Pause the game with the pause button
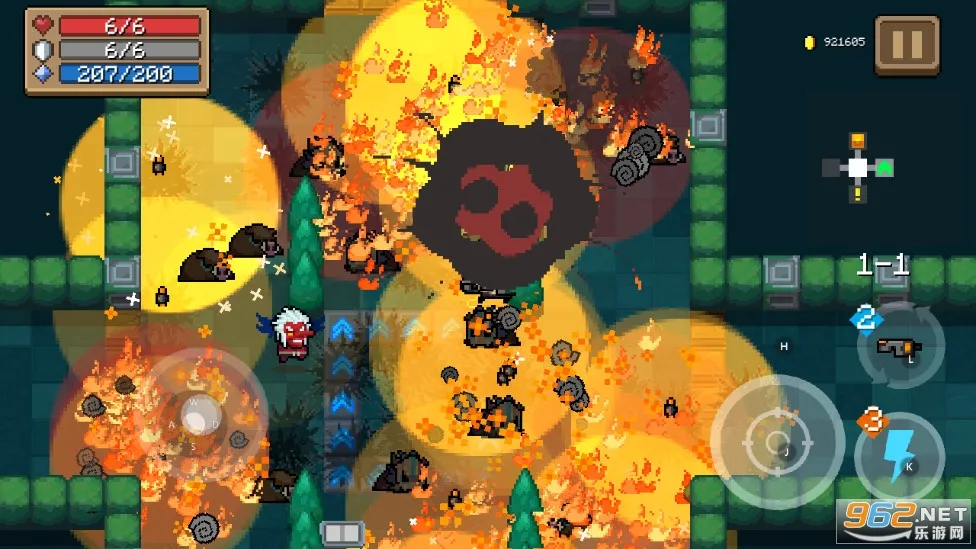This screenshot has height=549, width=976. click(x=907, y=45)
